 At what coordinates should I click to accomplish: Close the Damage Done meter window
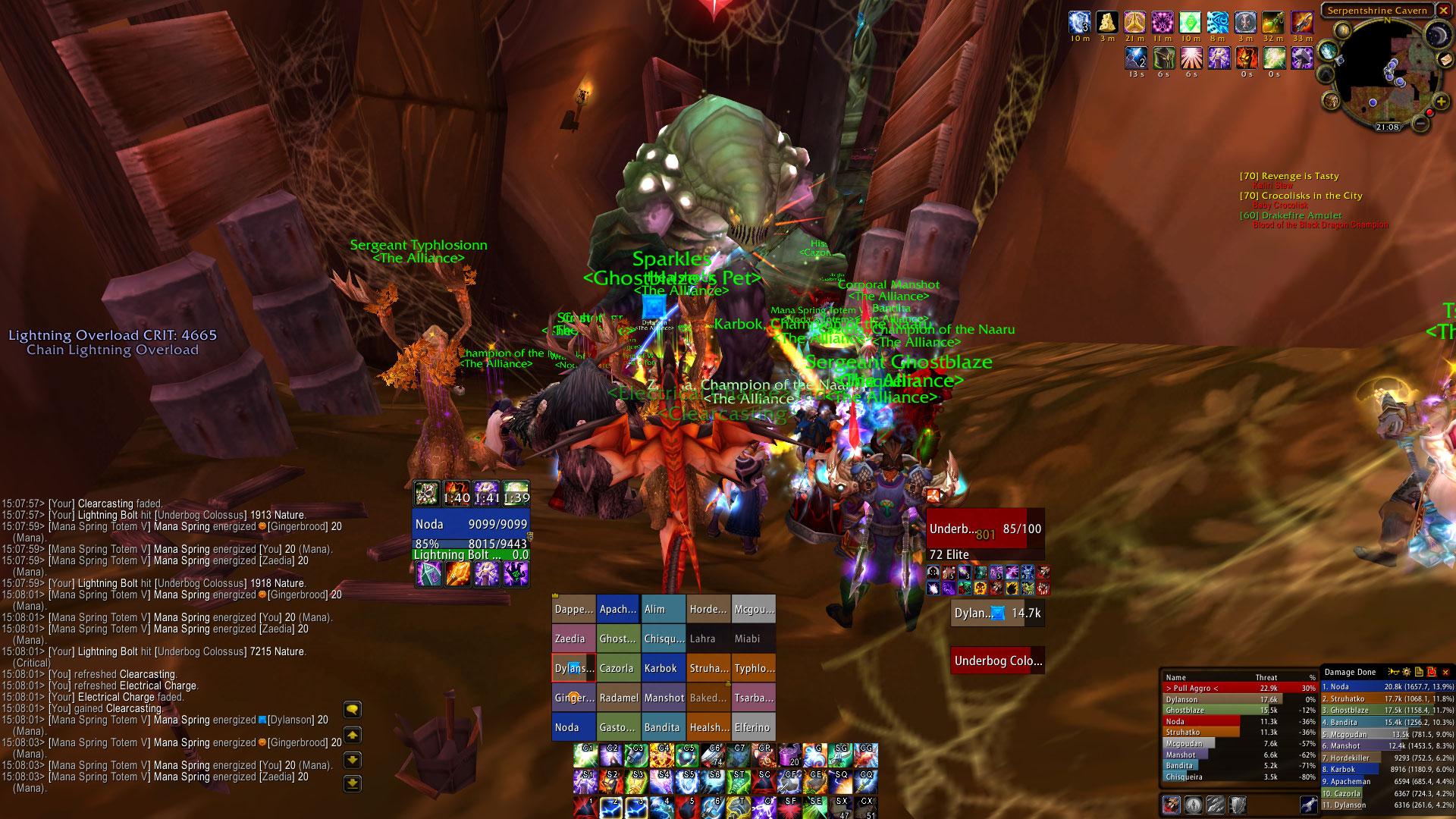point(1445,672)
